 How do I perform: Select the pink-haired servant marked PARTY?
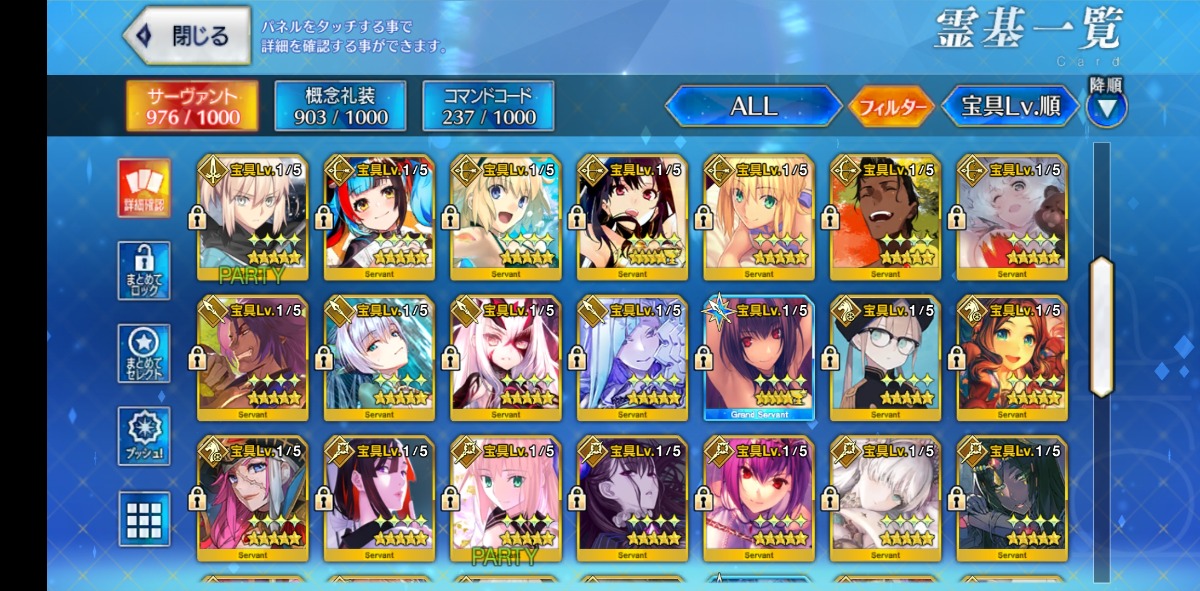pyautogui.click(x=506, y=498)
